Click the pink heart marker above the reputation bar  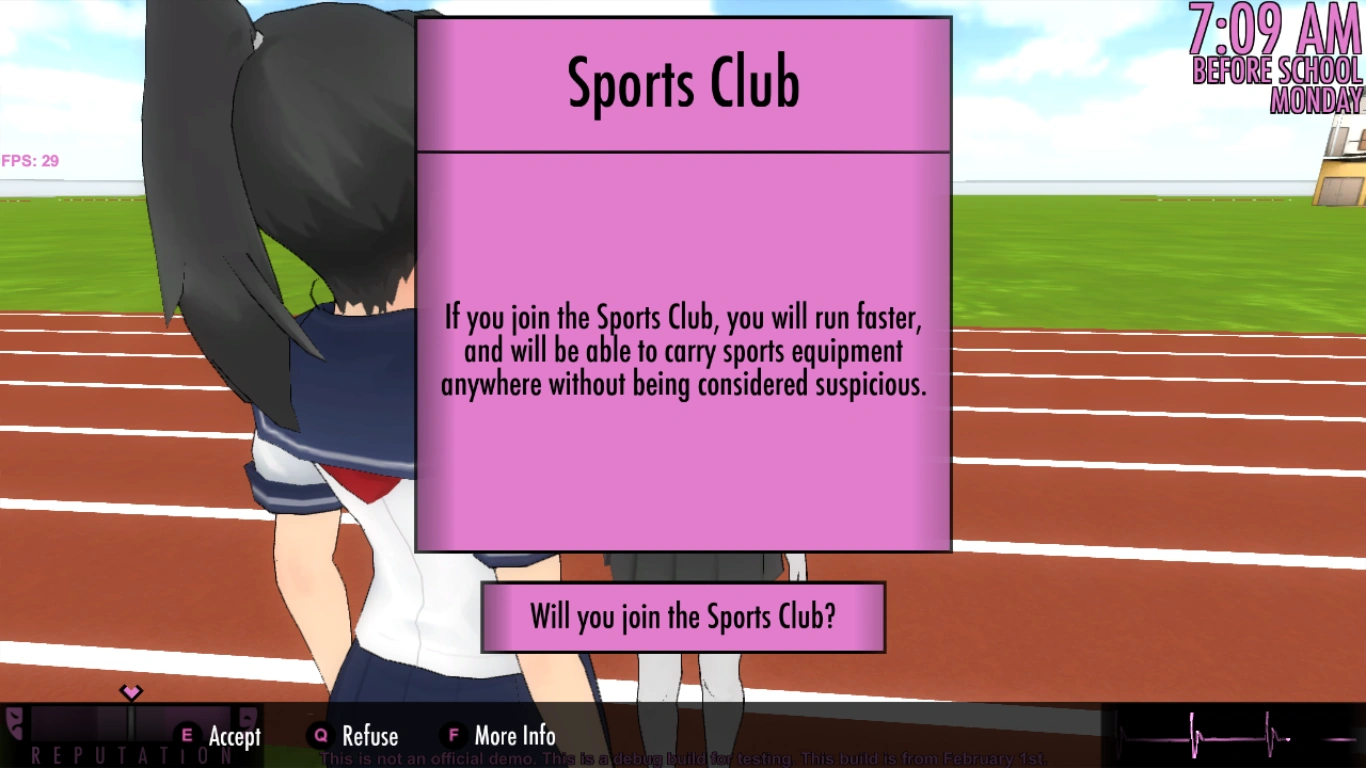(131, 691)
